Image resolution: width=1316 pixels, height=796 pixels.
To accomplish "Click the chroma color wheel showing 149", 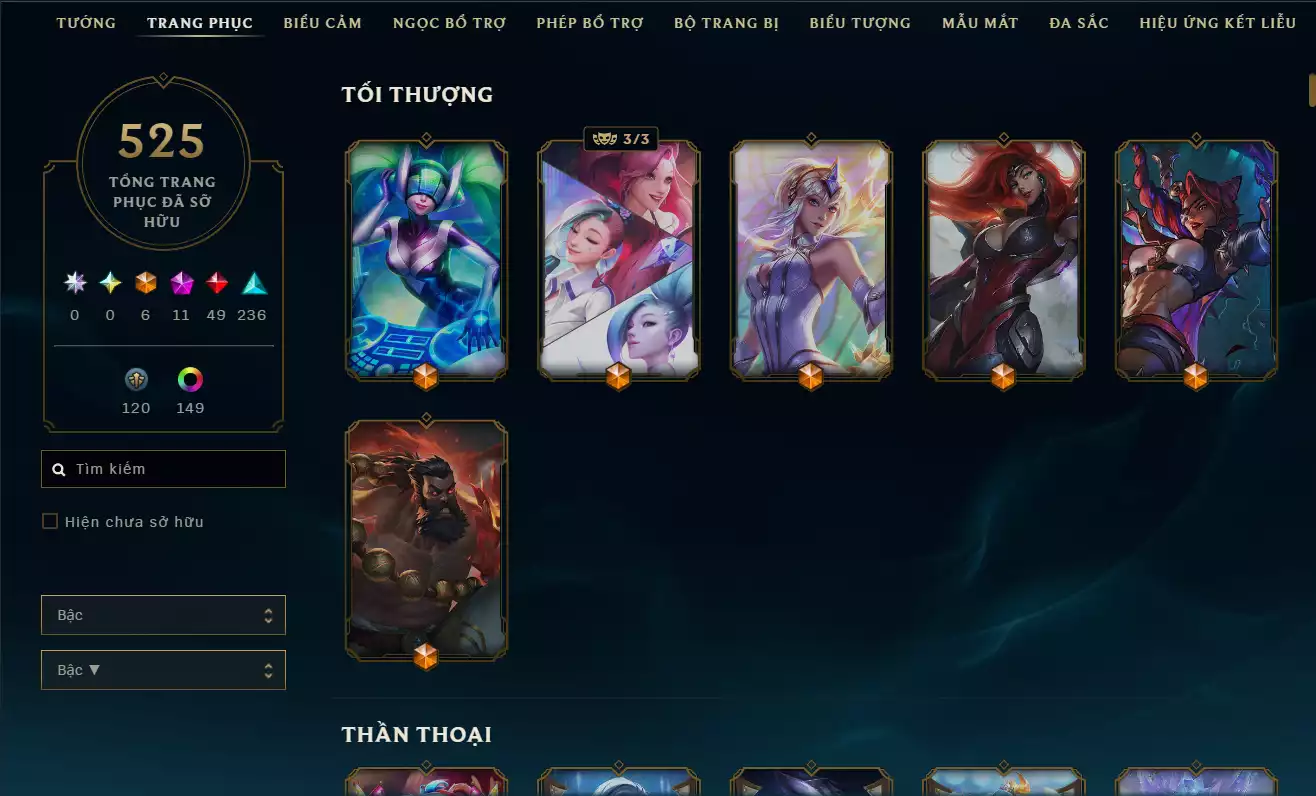I will [x=190, y=380].
